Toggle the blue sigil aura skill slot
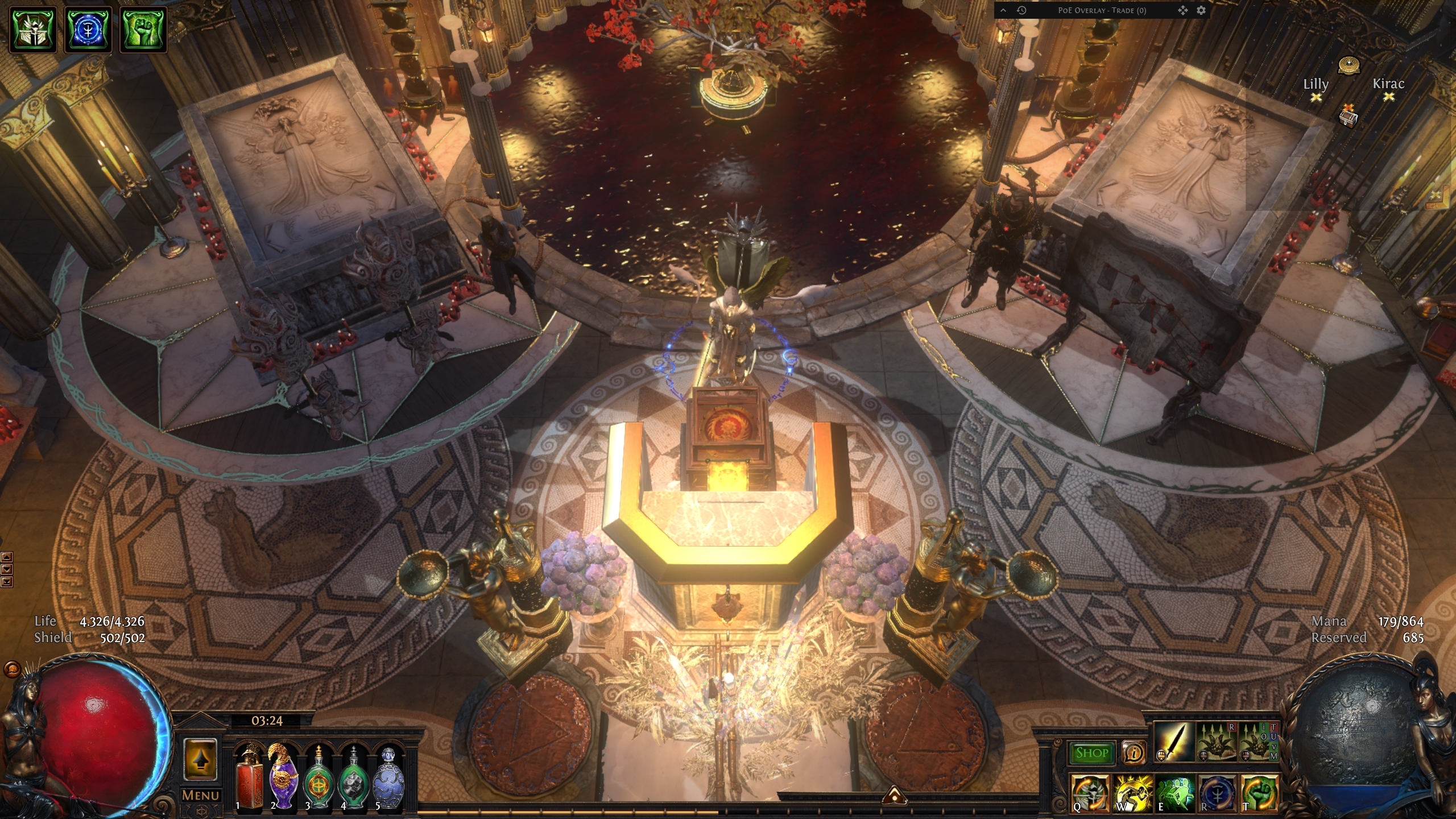Viewport: 1456px width, 819px height. (1218, 793)
